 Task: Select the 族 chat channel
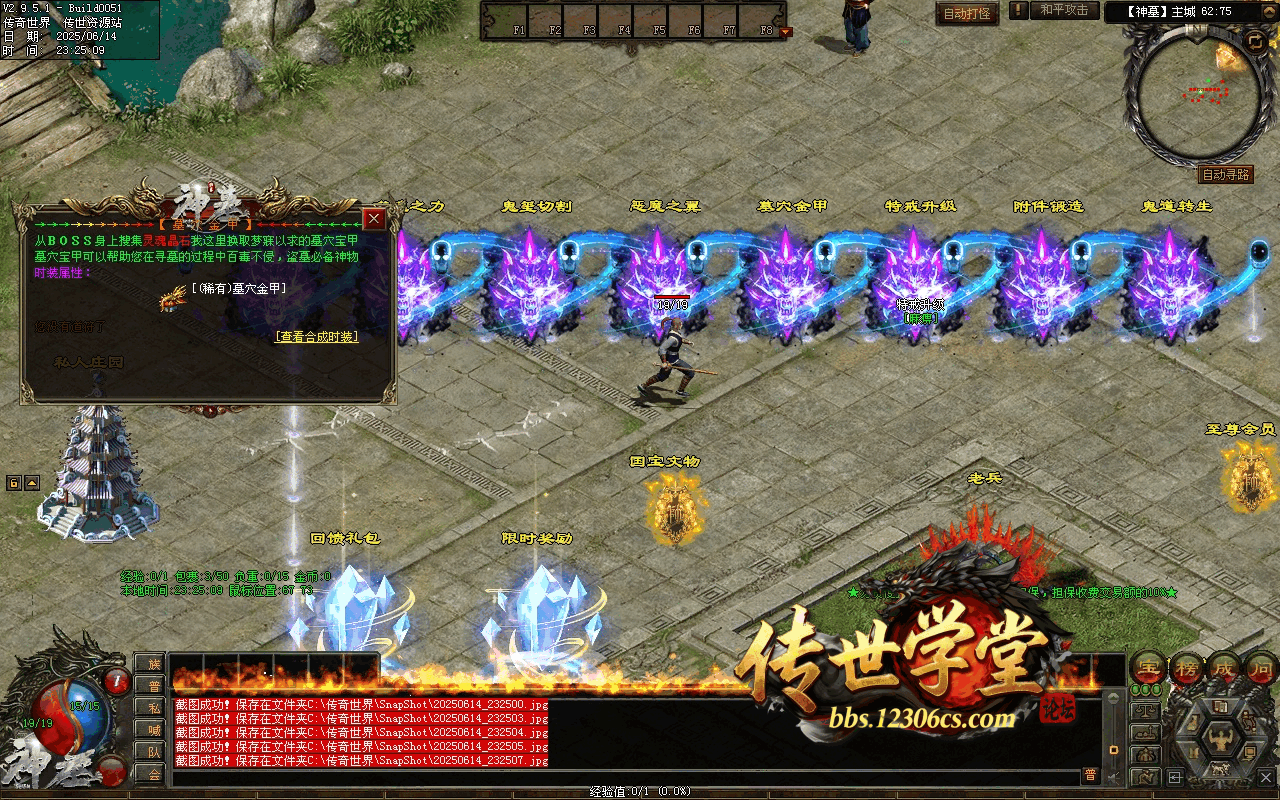[x=153, y=663]
